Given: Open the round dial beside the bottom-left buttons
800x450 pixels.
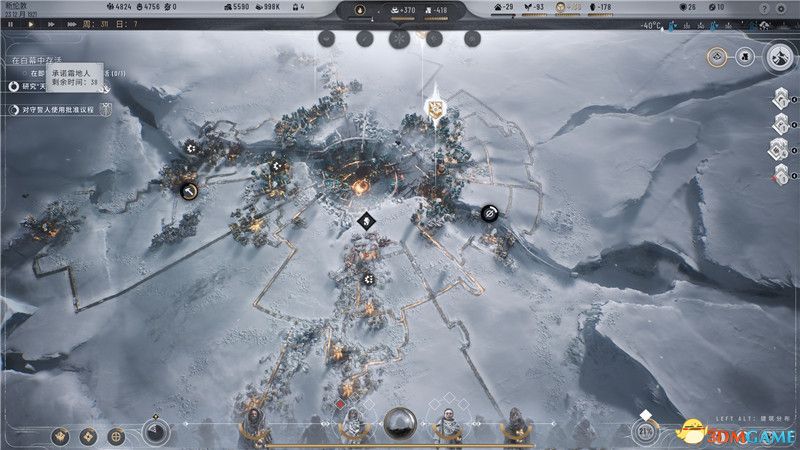Looking at the screenshot, I should coord(154,431).
